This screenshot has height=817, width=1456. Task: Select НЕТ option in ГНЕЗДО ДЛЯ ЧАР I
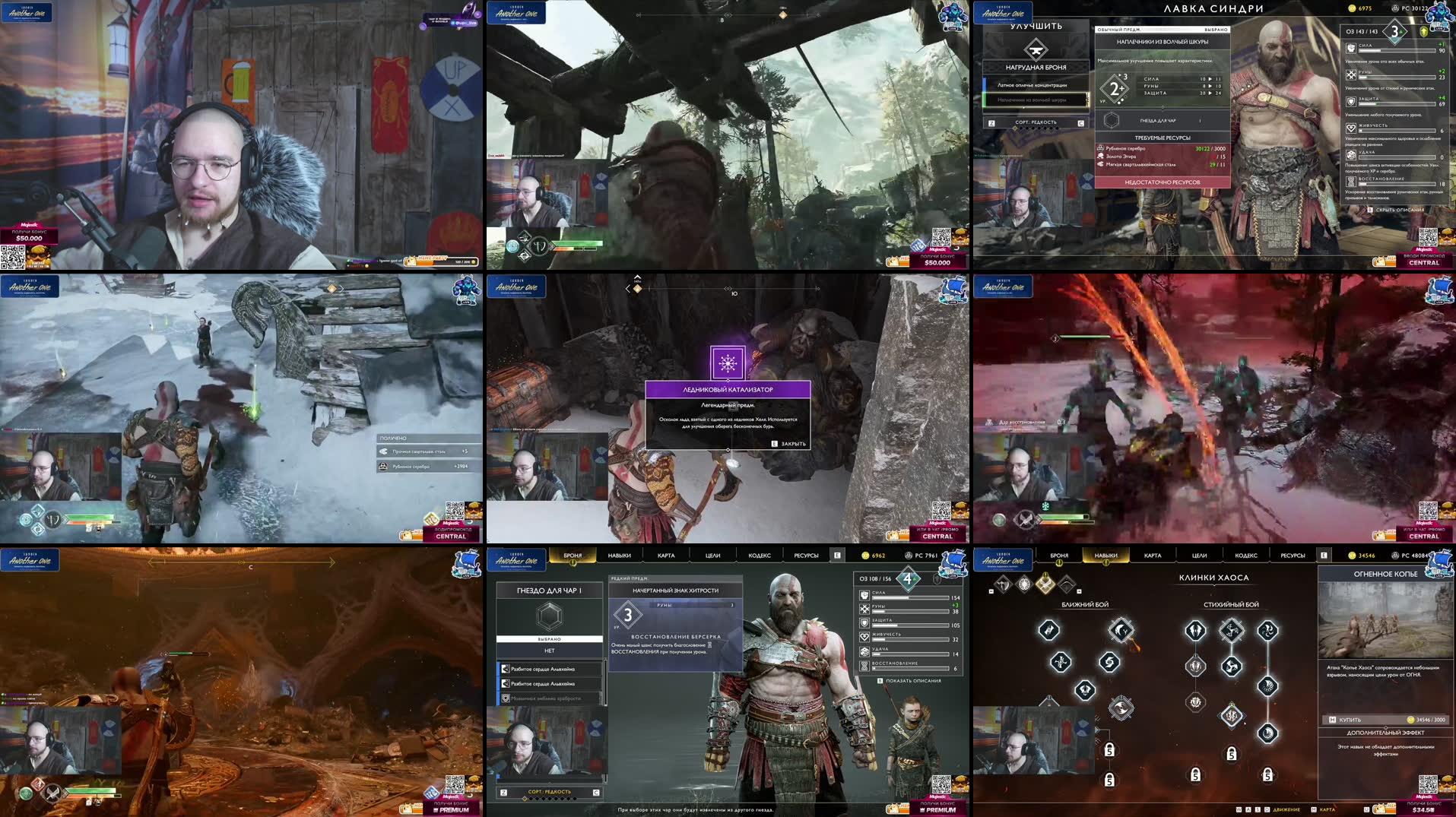[x=550, y=651]
